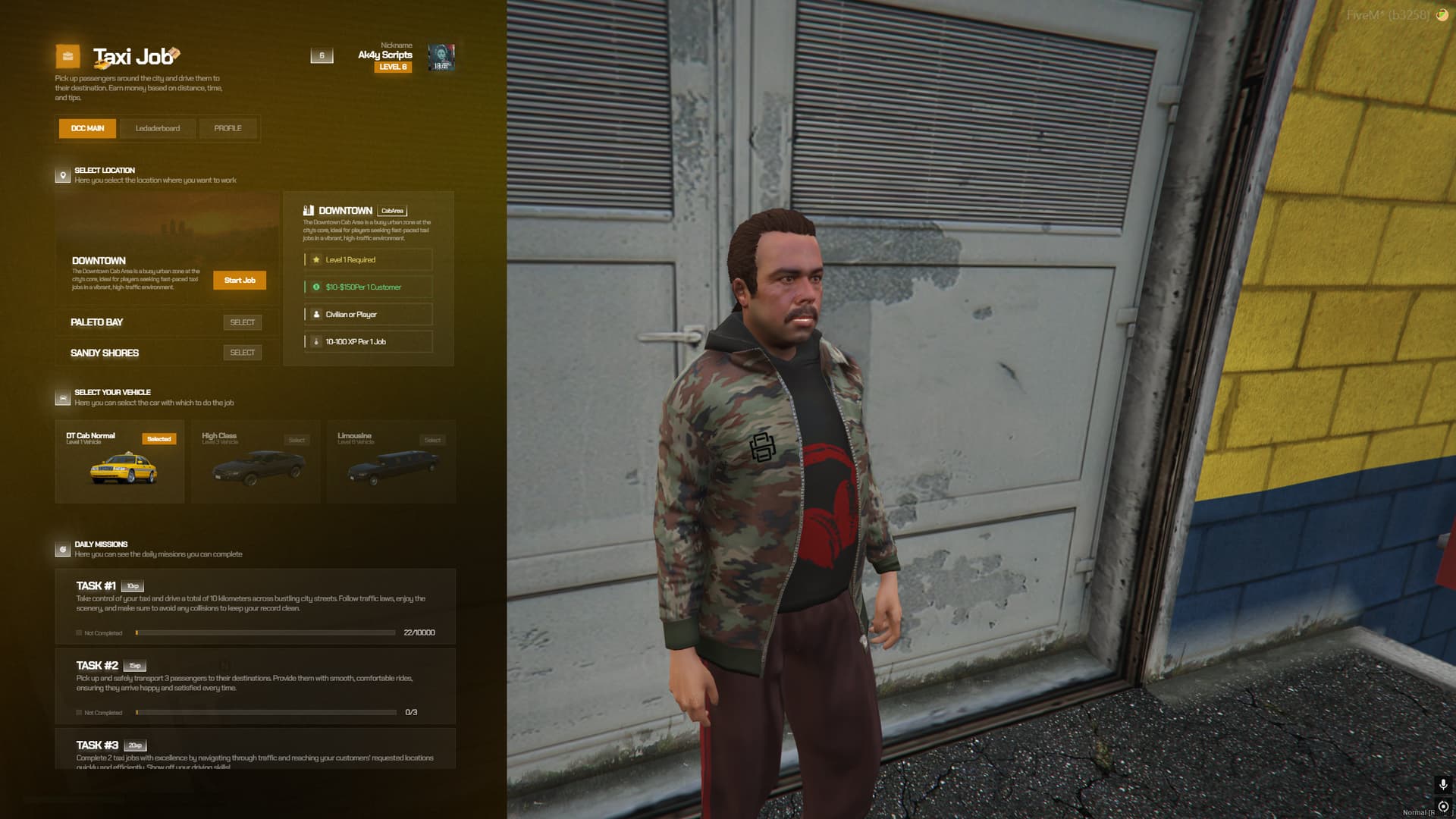1456x819 pixels.
Task: Open Task #2 daily mission row
Action: pyautogui.click(x=255, y=686)
